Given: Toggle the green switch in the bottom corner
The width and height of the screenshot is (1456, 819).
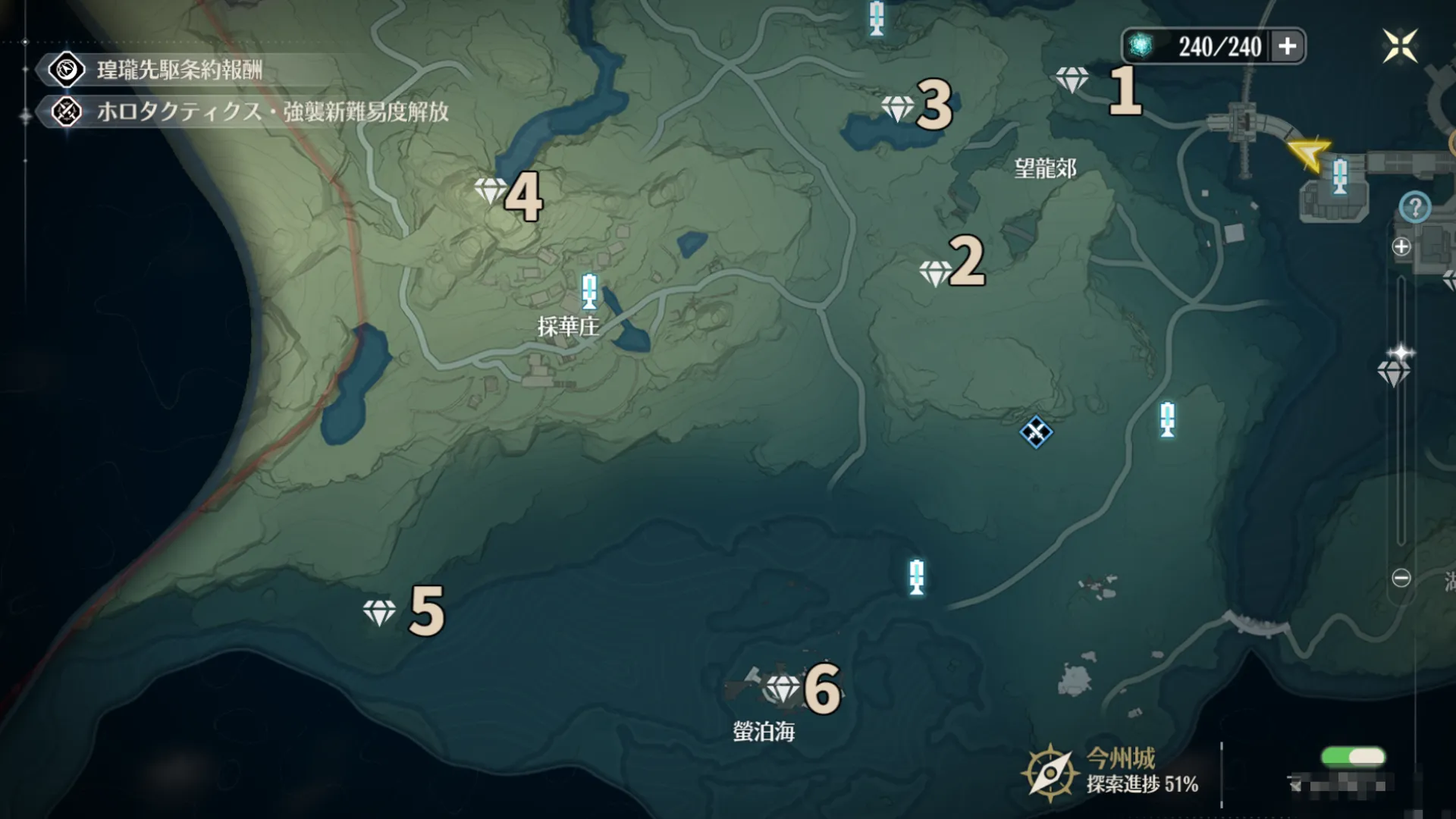Looking at the screenshot, I should point(1353,757).
